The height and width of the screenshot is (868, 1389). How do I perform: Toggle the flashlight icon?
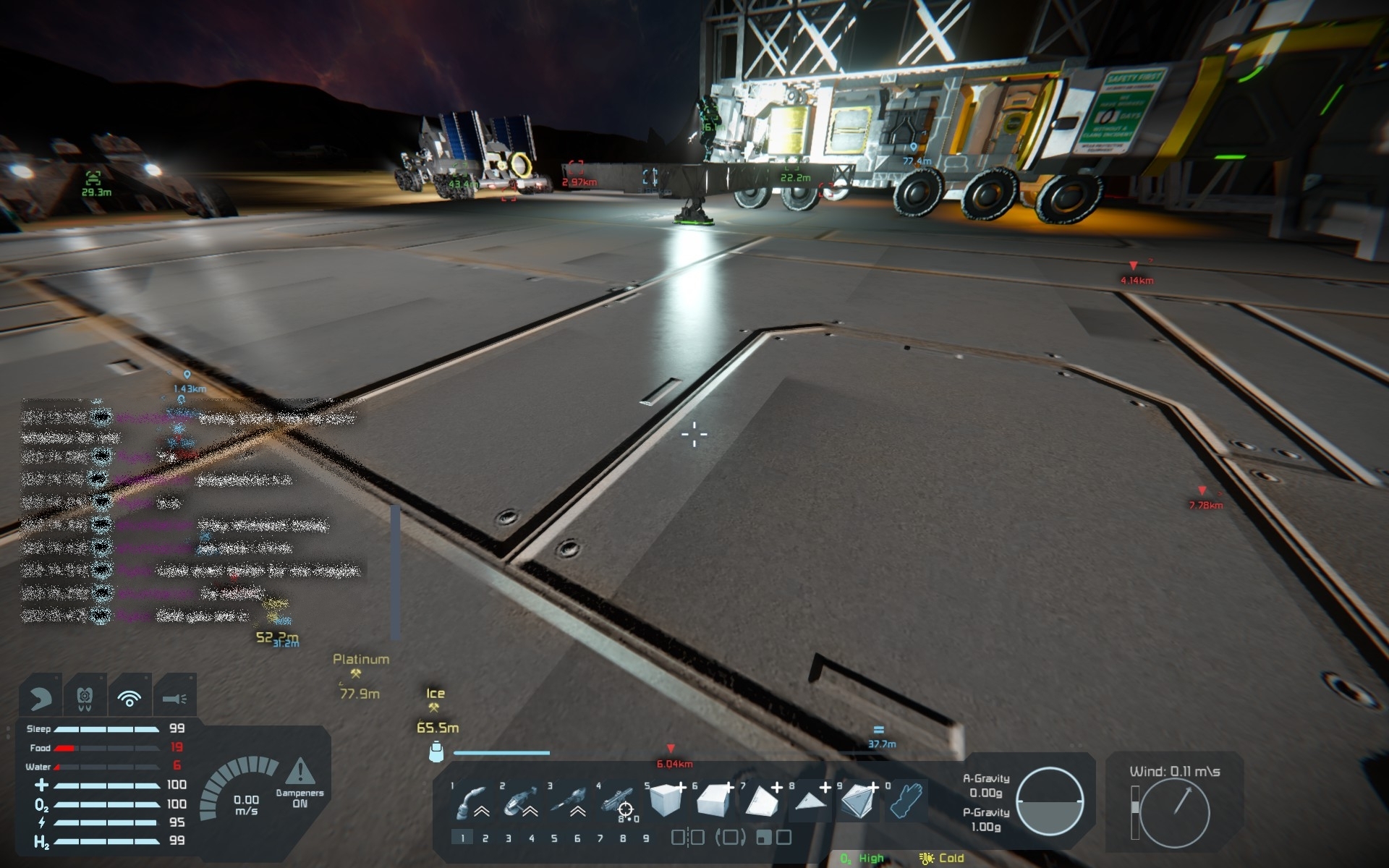coord(174,698)
